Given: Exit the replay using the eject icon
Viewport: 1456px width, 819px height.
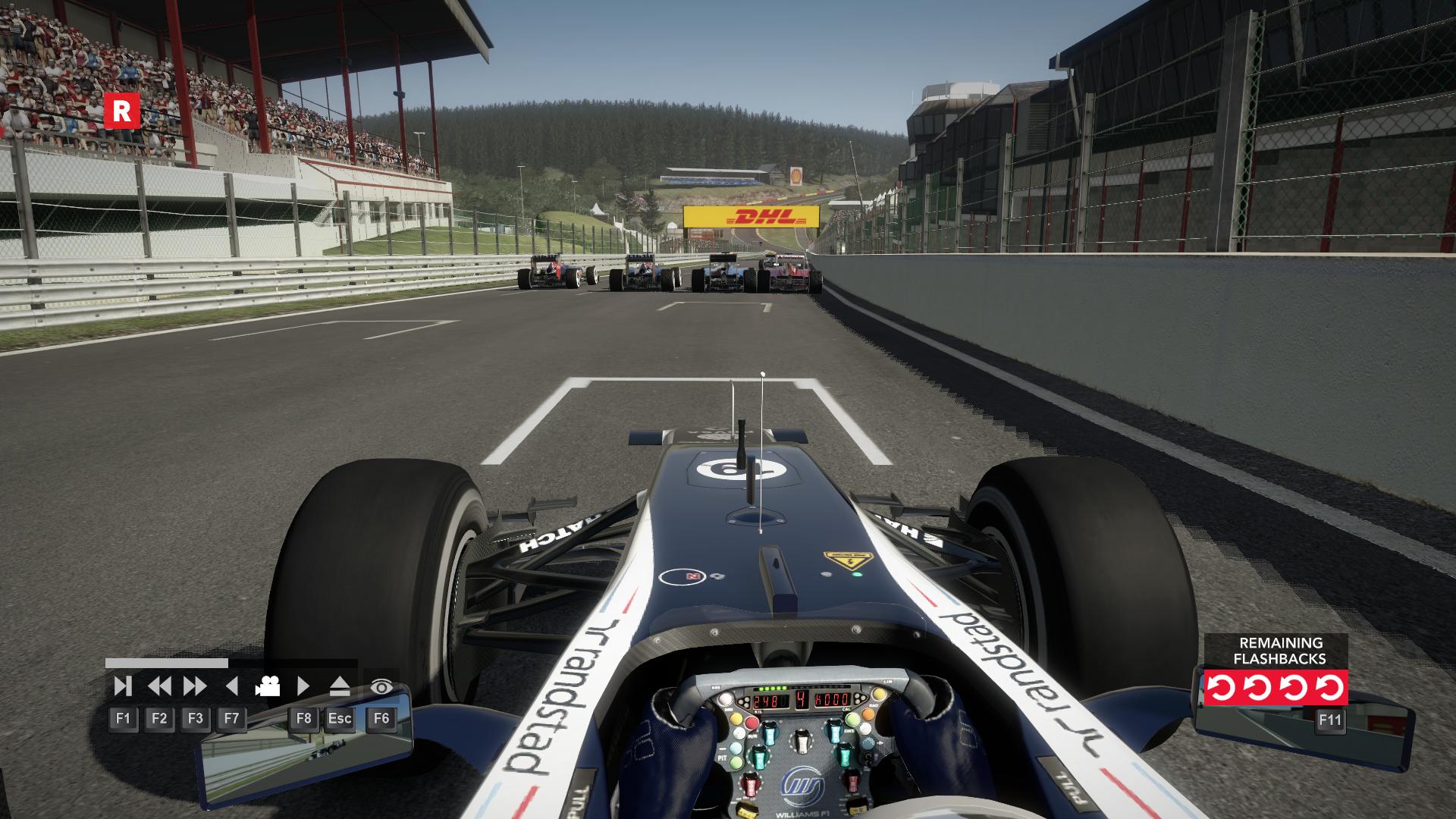Looking at the screenshot, I should 340,686.
